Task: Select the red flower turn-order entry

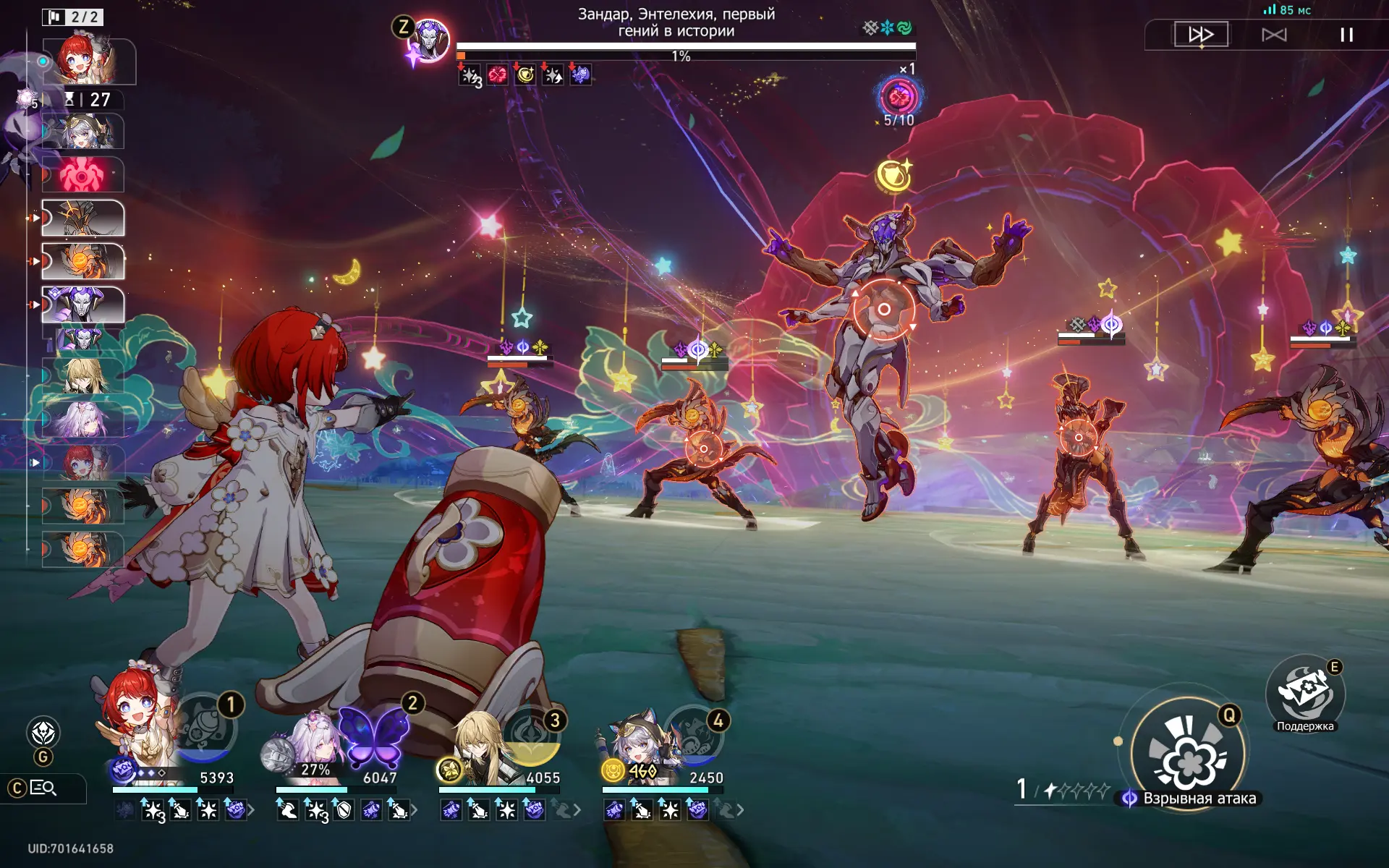Action: (x=82, y=174)
